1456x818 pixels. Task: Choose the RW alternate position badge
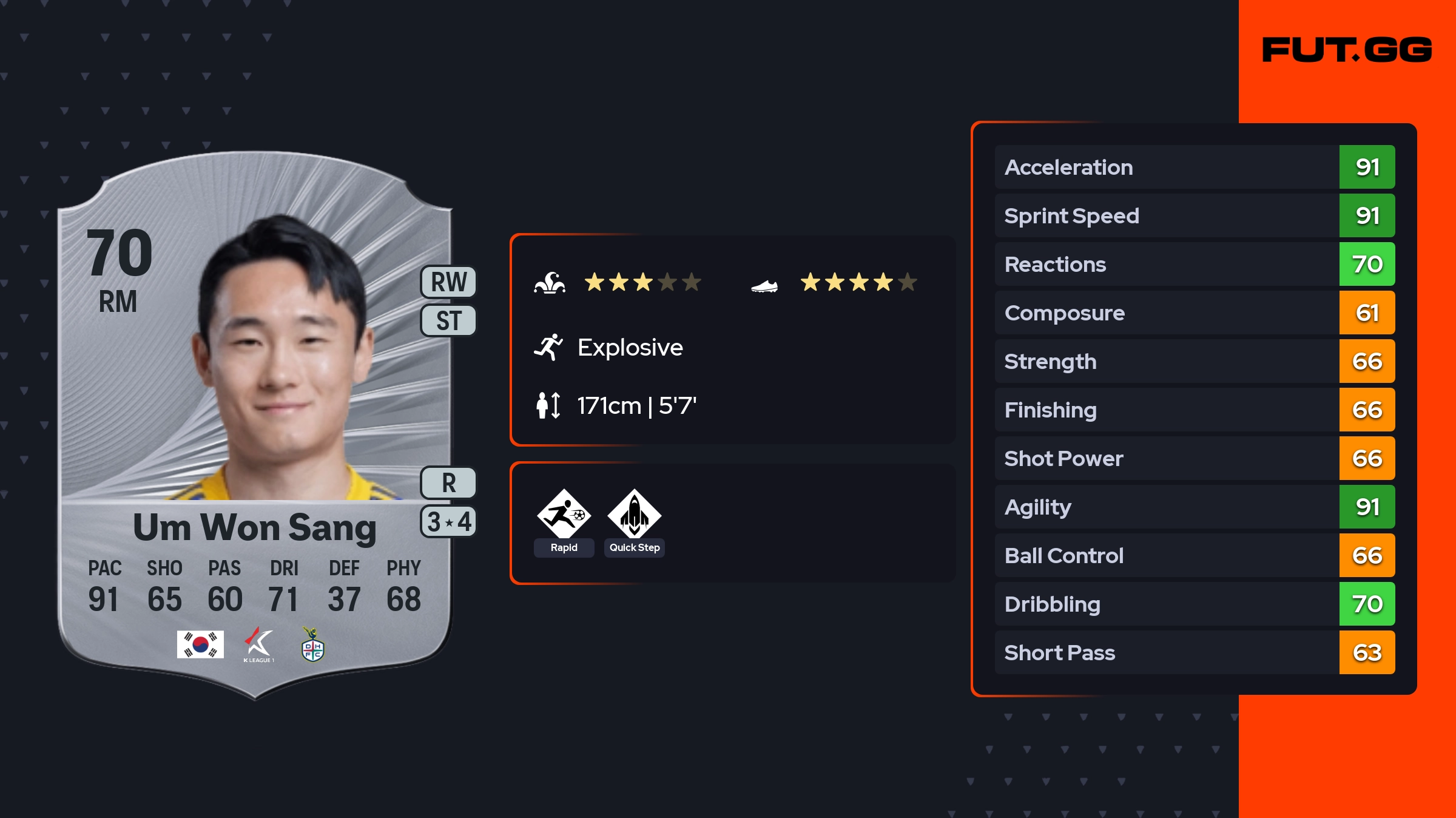tap(448, 282)
